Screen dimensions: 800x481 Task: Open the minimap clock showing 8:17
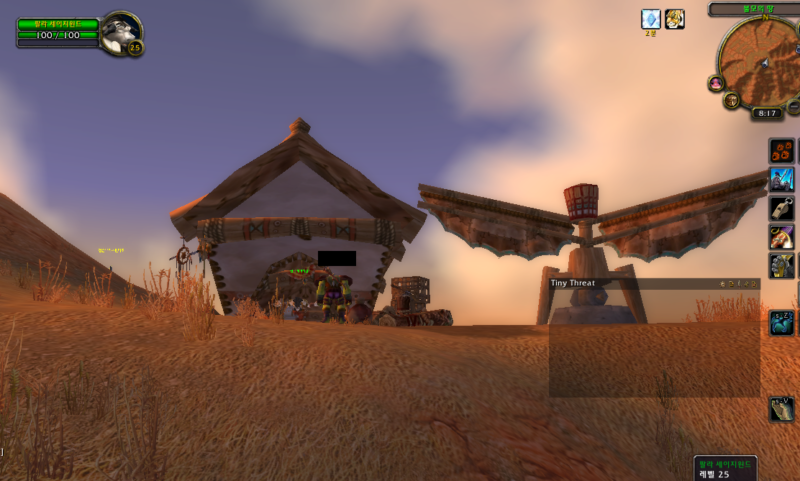click(x=769, y=114)
